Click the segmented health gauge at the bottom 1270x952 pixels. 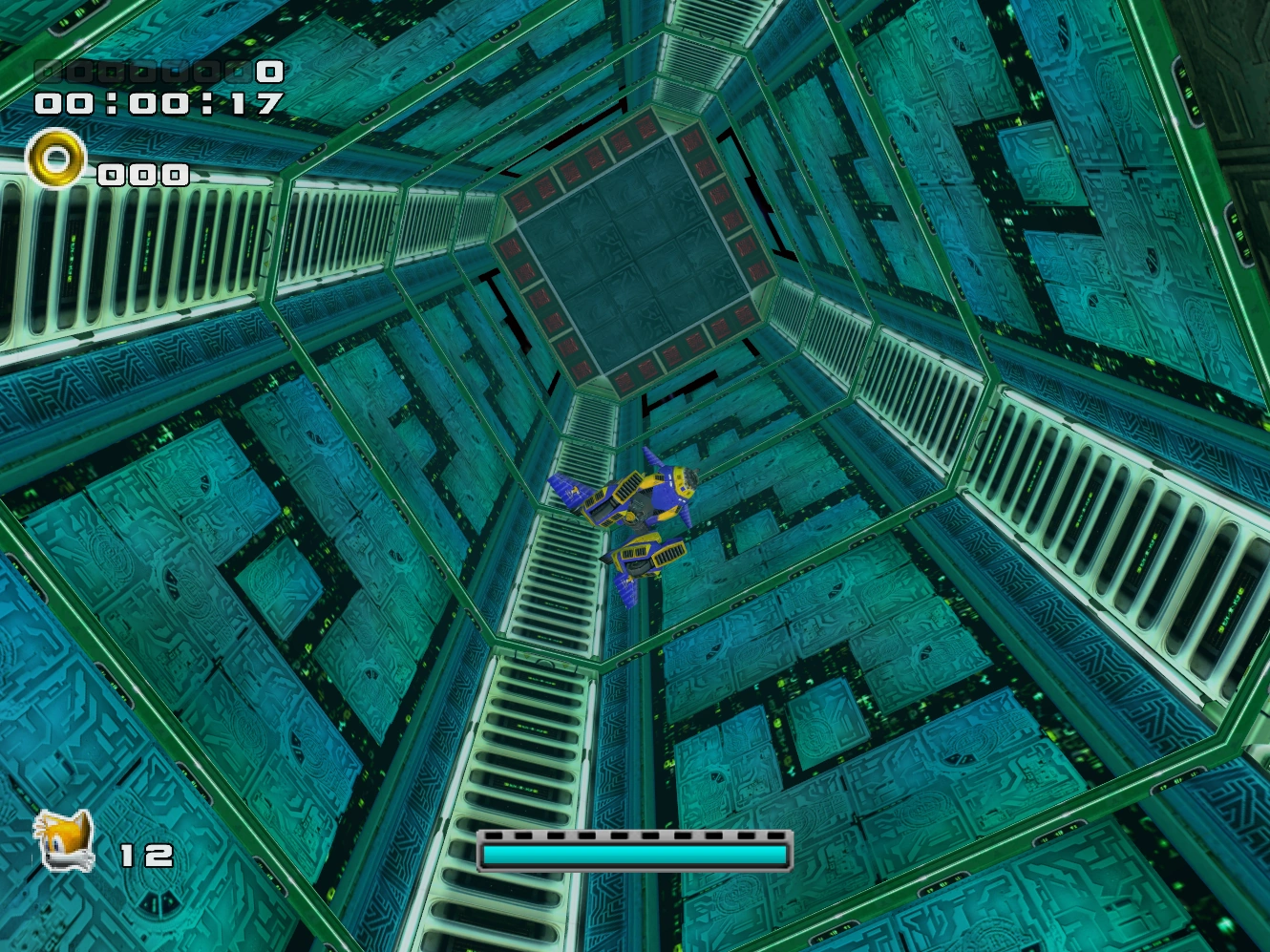click(x=633, y=850)
